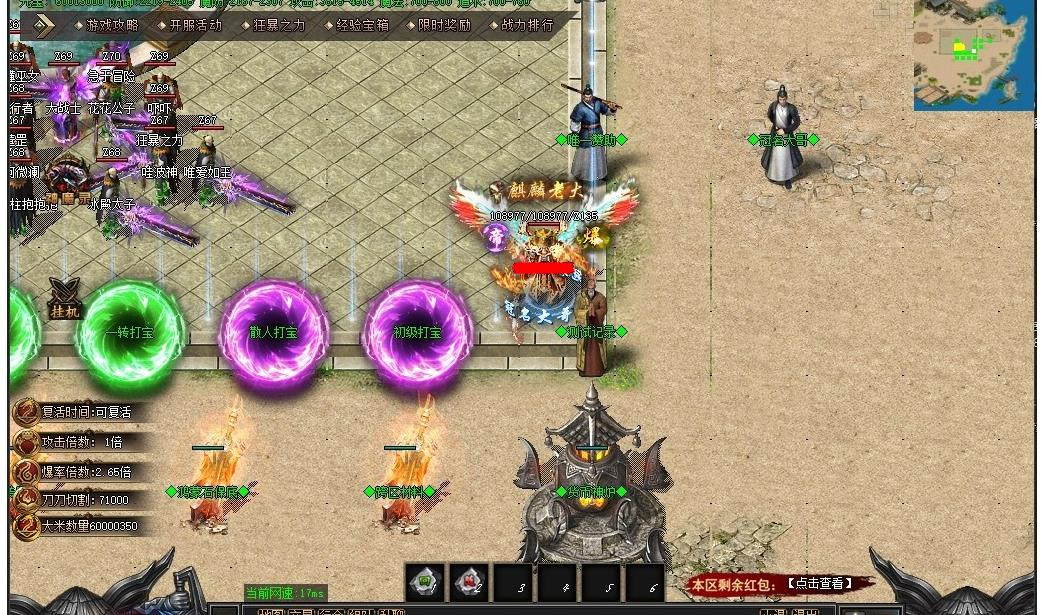Open the 游戏攻略 game guide menu
Image resolution: width=1044 pixels, height=615 pixels.
pos(112,25)
